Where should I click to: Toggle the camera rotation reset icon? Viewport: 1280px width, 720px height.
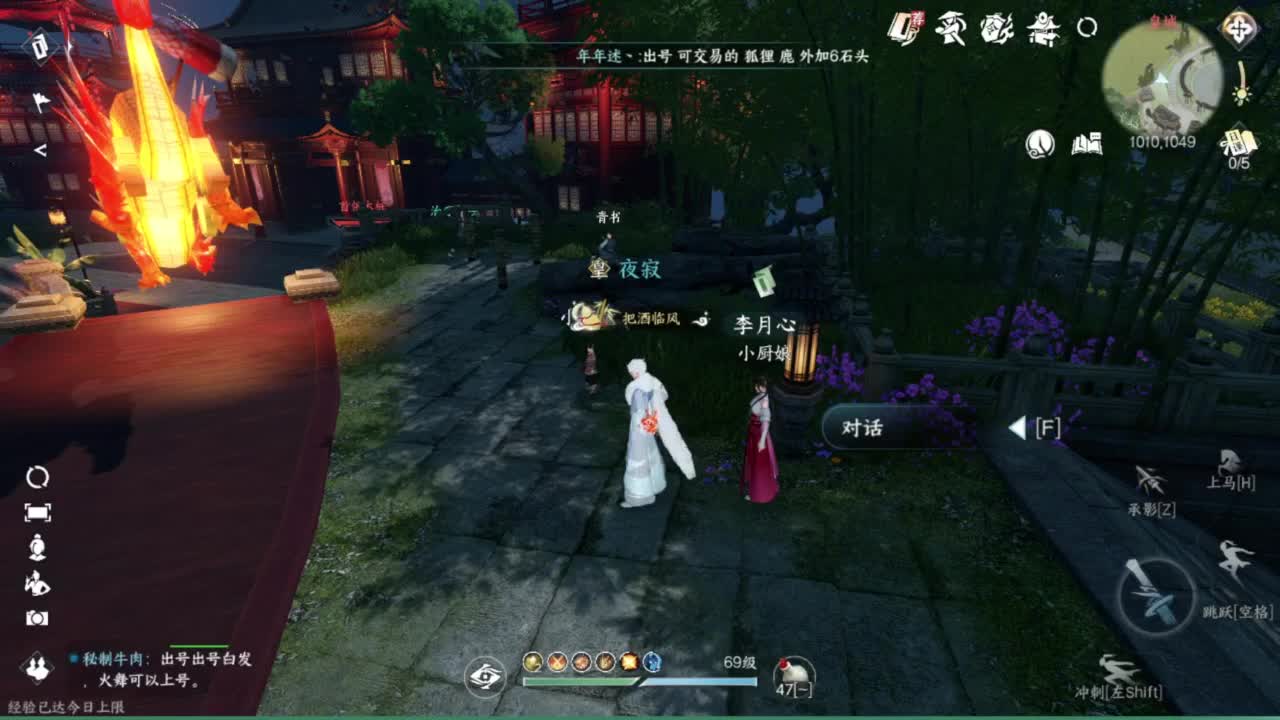point(37,479)
